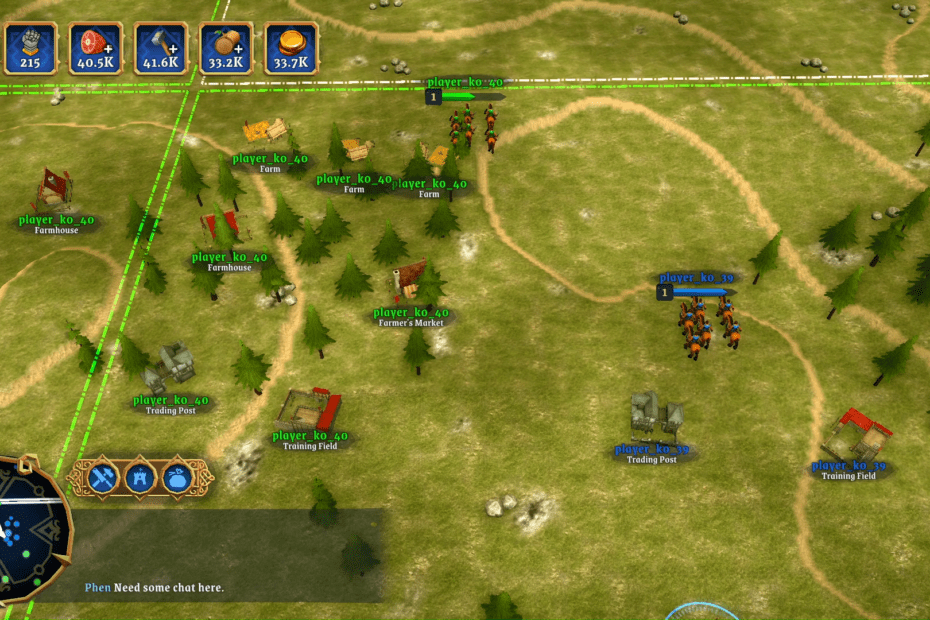This screenshot has height=620, width=930.
Task: Select player_ko_40's green army banner
Action: pos(465,96)
